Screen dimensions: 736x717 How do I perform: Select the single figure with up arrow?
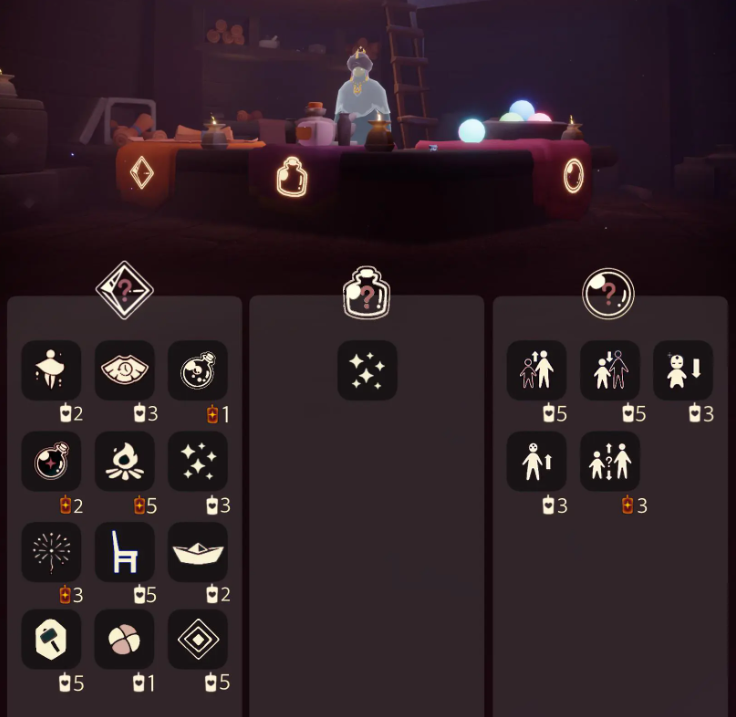[537, 461]
